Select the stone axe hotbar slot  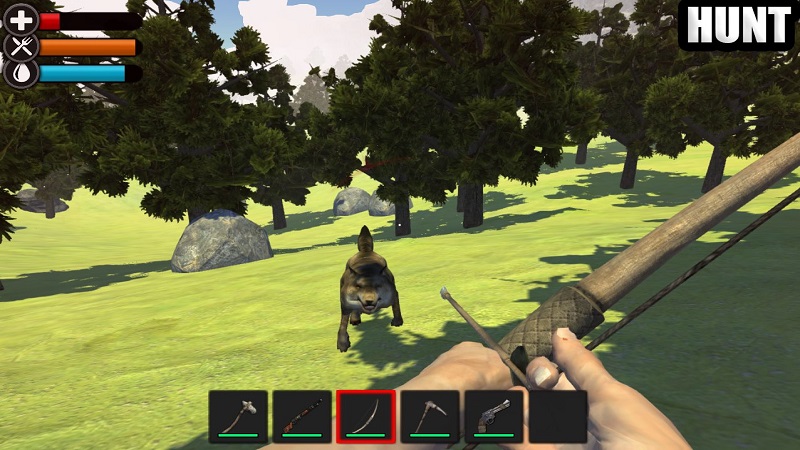click(x=238, y=416)
